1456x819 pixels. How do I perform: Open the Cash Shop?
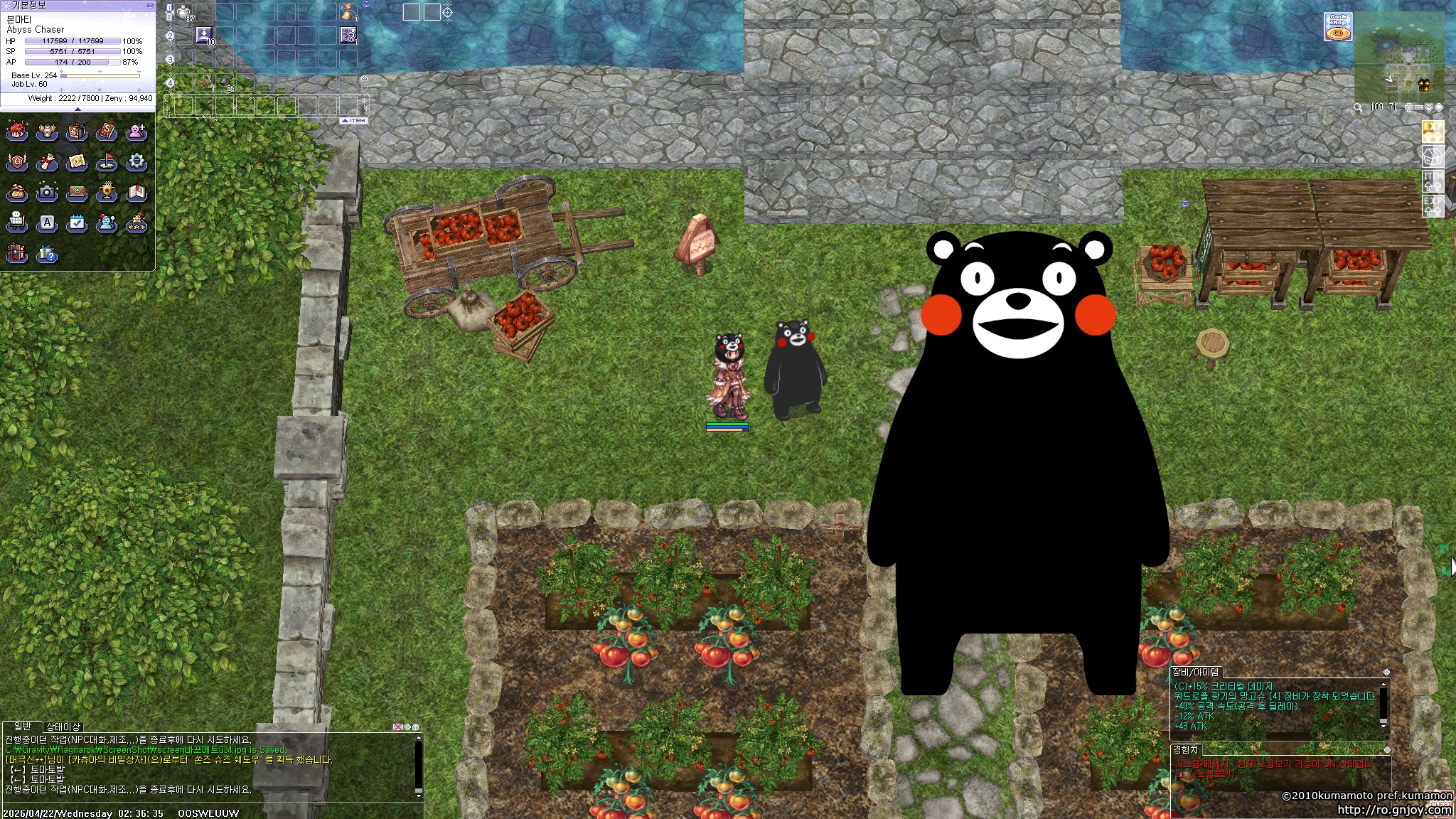[x=1338, y=27]
